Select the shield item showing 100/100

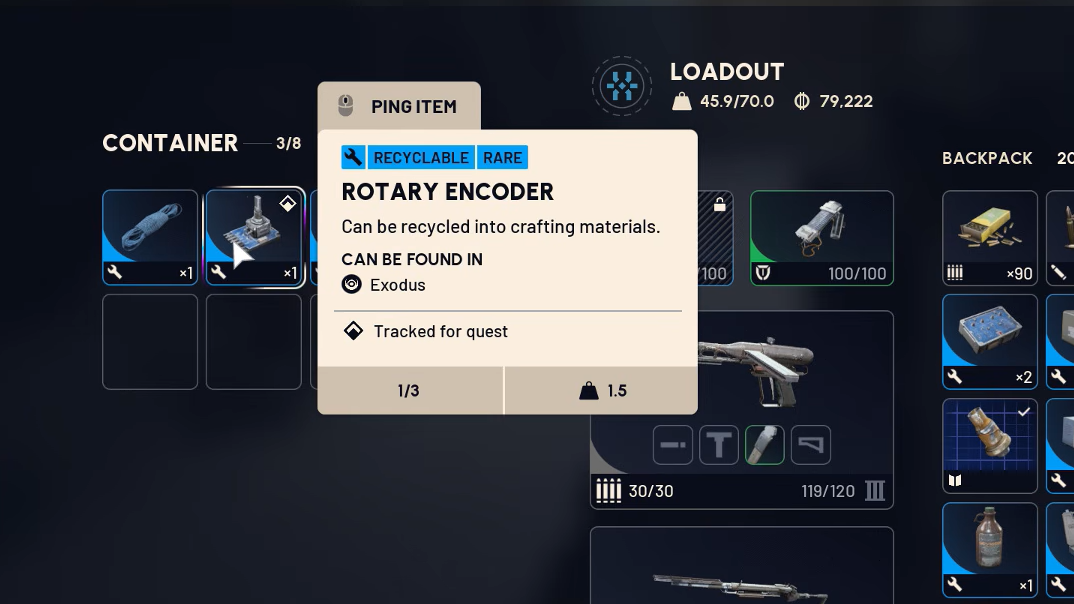[x=821, y=237]
